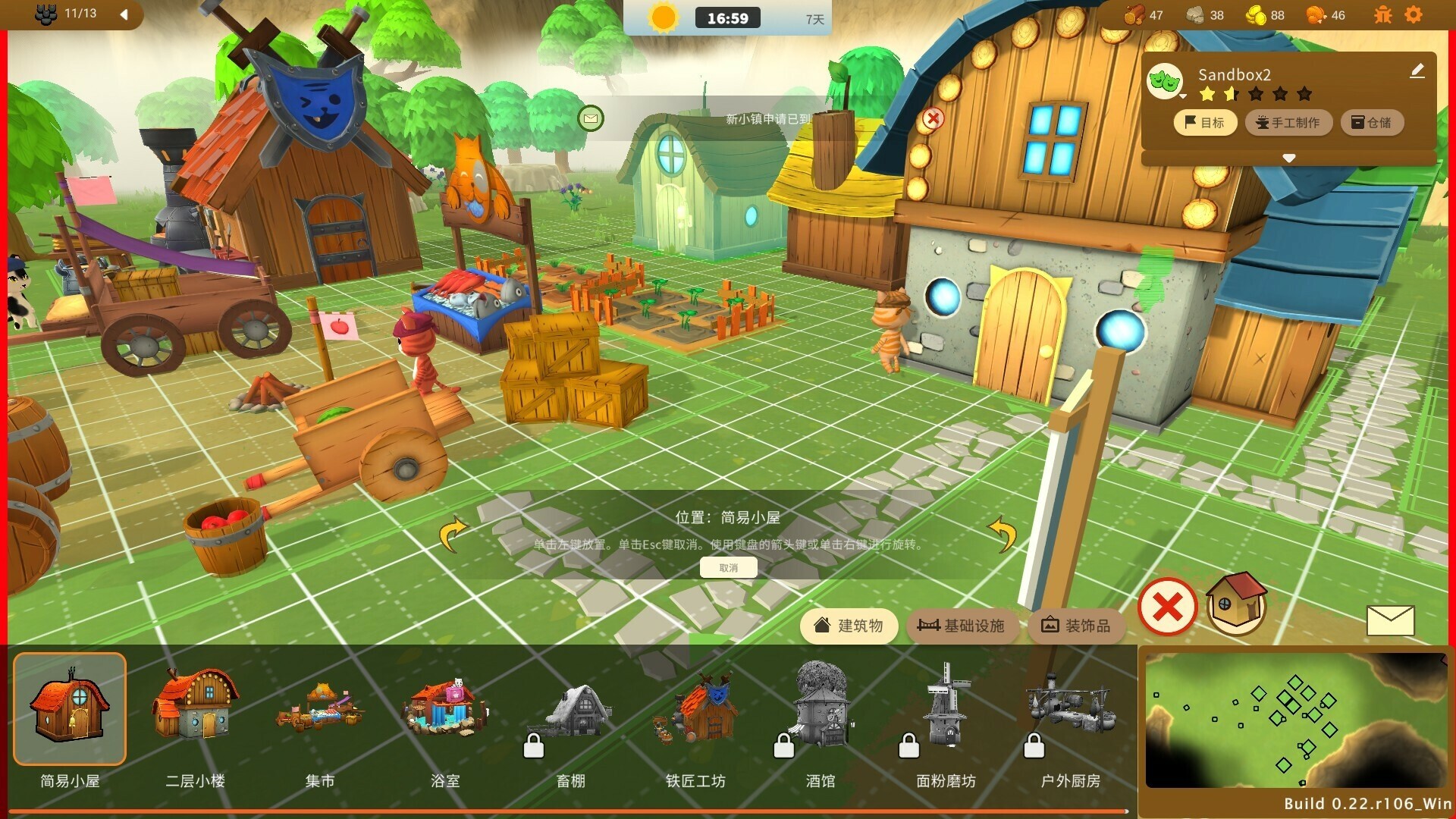1456x819 pixels.
Task: Click the town minimap
Action: pos(1295,720)
